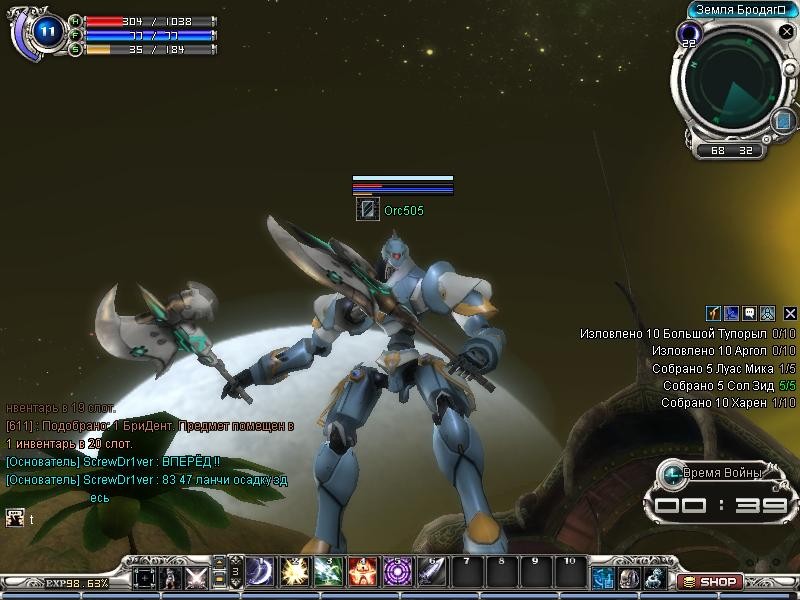Click the chat line from ScrewDr1ver saying ВПЕРЁД
The height and width of the screenshot is (600, 800).
click(x=112, y=461)
